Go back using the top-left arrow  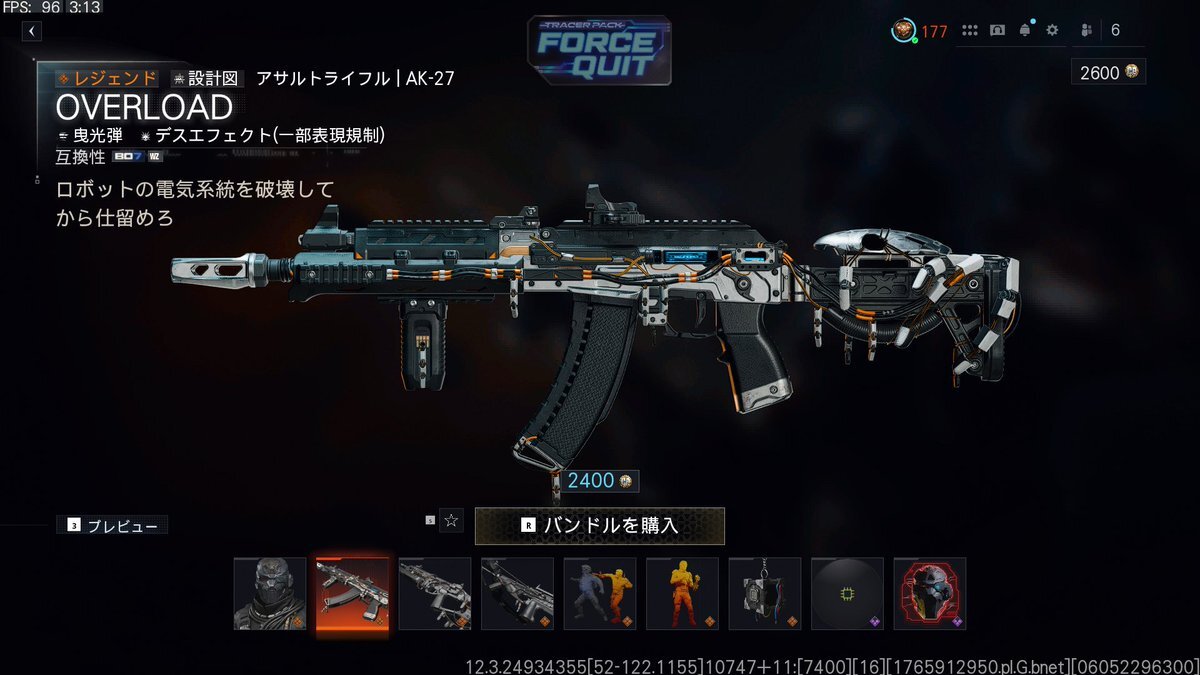pos(32,31)
